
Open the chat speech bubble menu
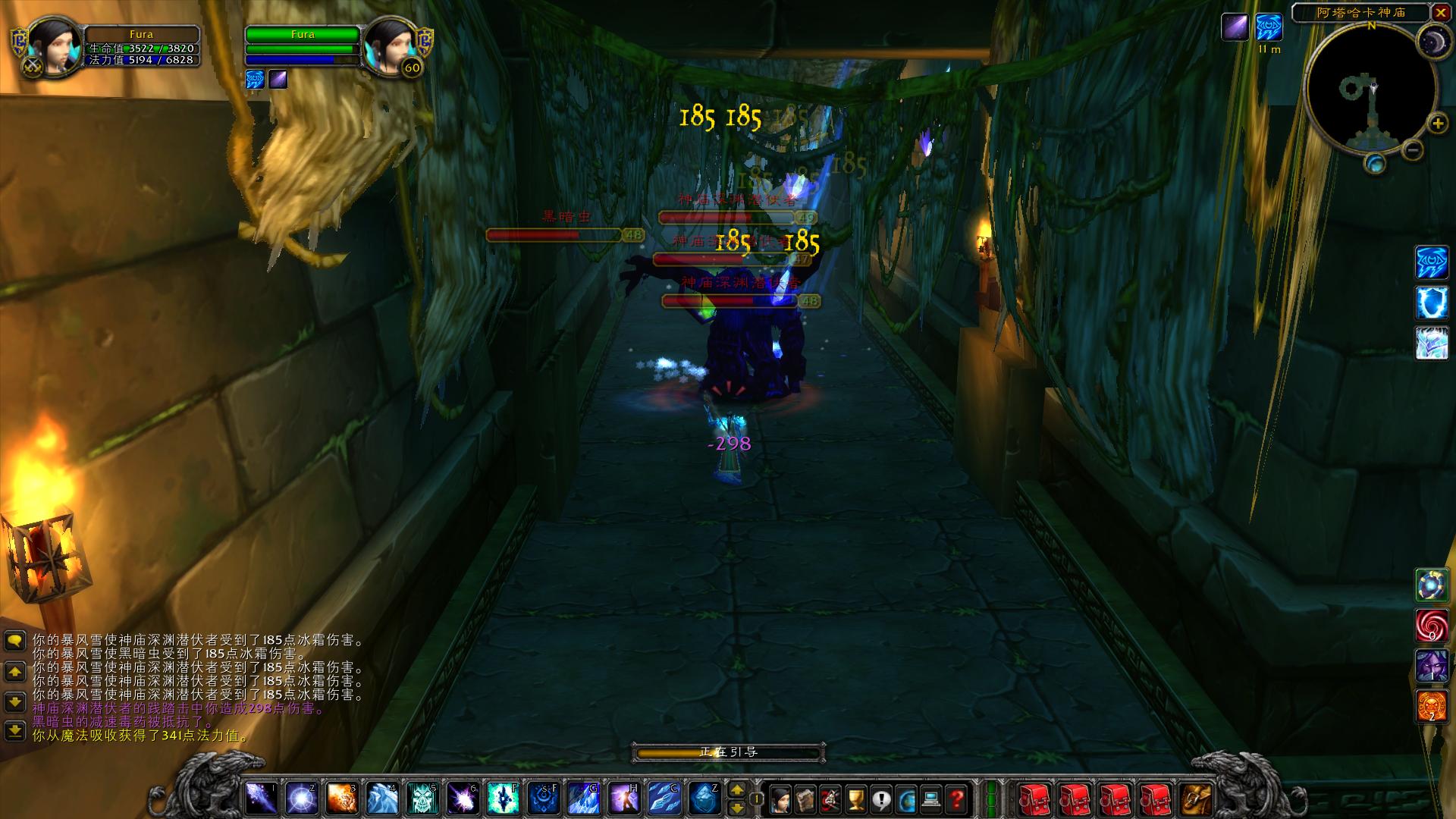(15, 642)
